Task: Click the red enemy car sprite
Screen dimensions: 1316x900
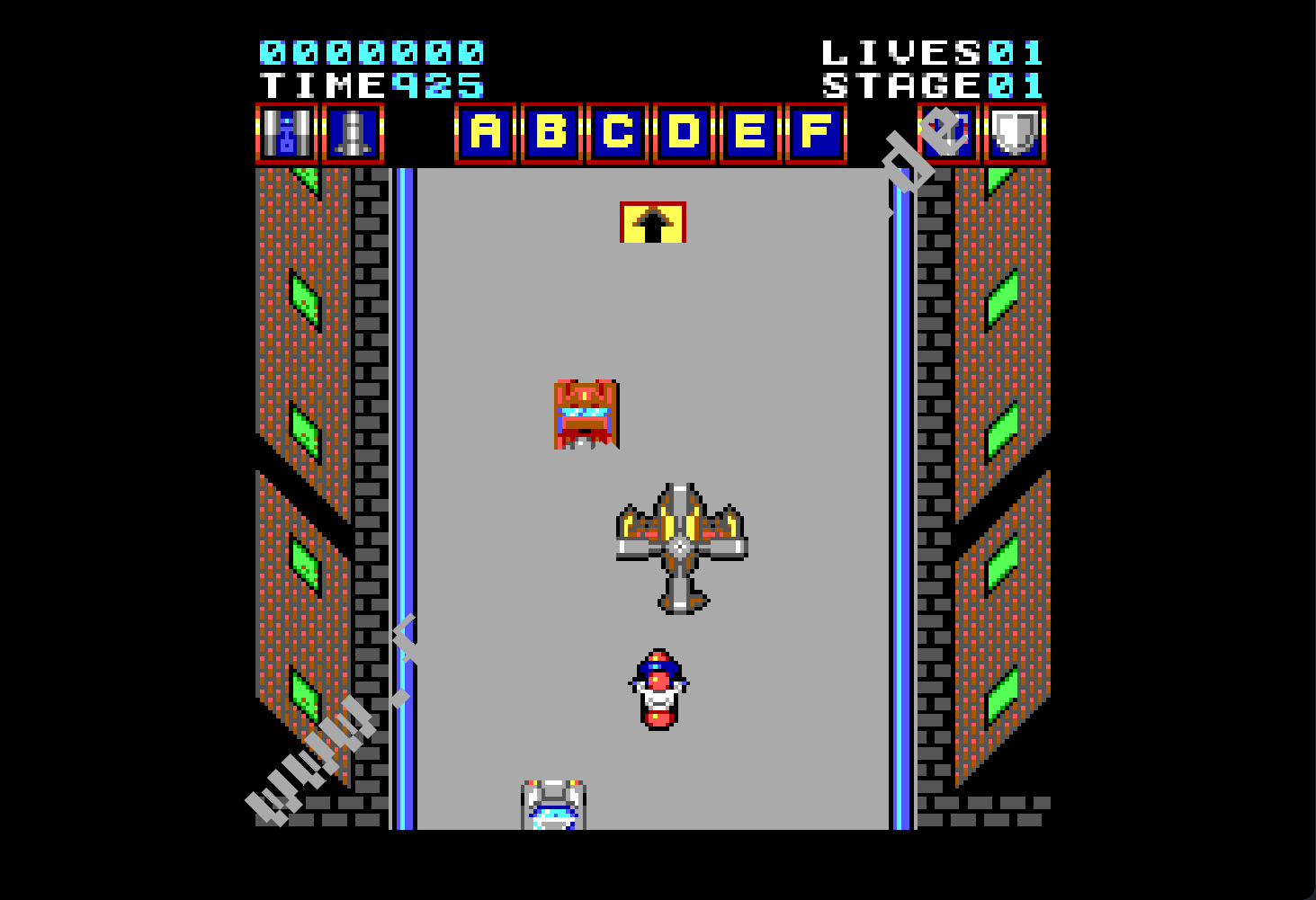Action: pyautogui.click(x=585, y=414)
